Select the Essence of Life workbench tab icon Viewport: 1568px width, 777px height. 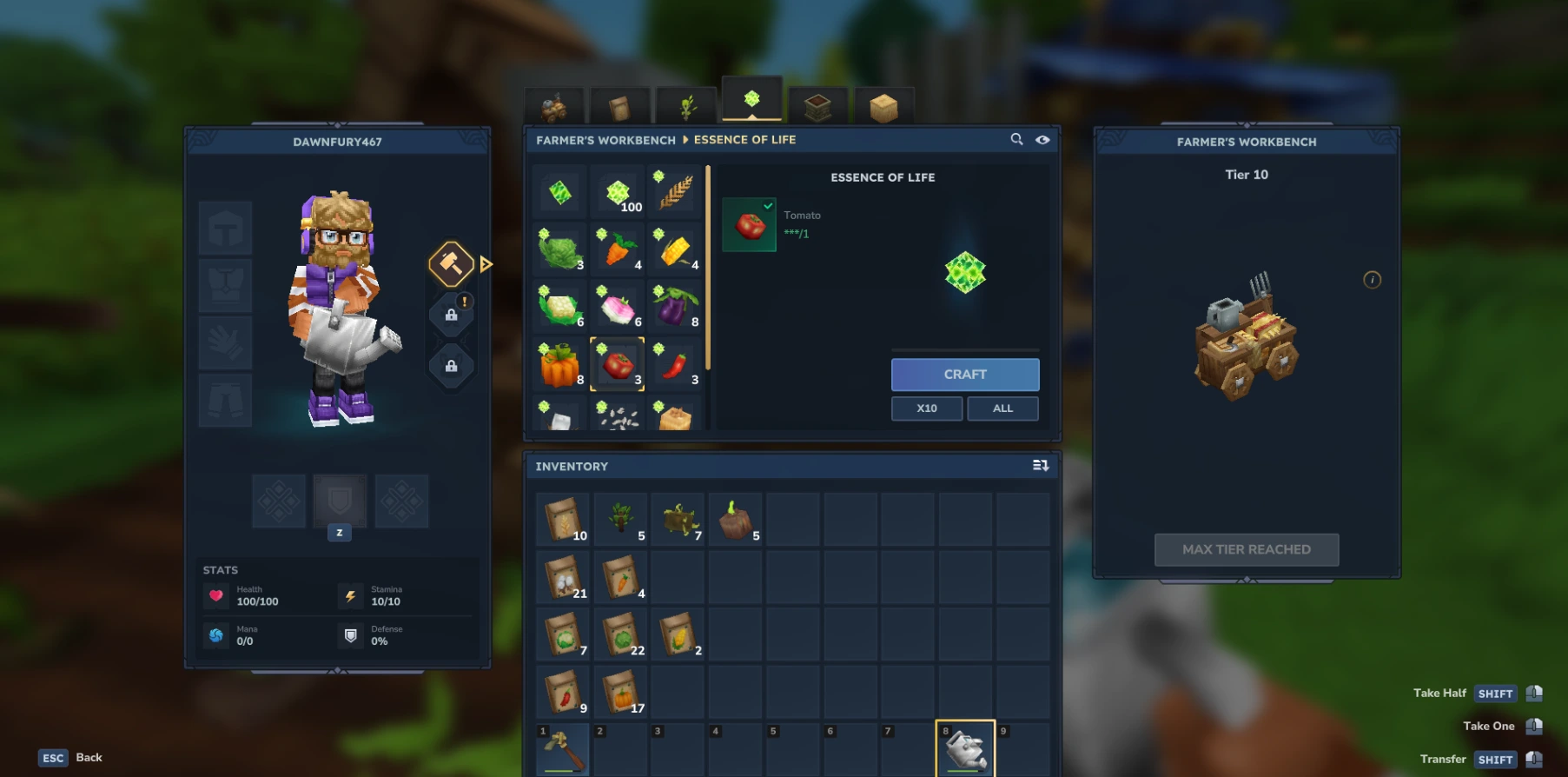(x=751, y=100)
